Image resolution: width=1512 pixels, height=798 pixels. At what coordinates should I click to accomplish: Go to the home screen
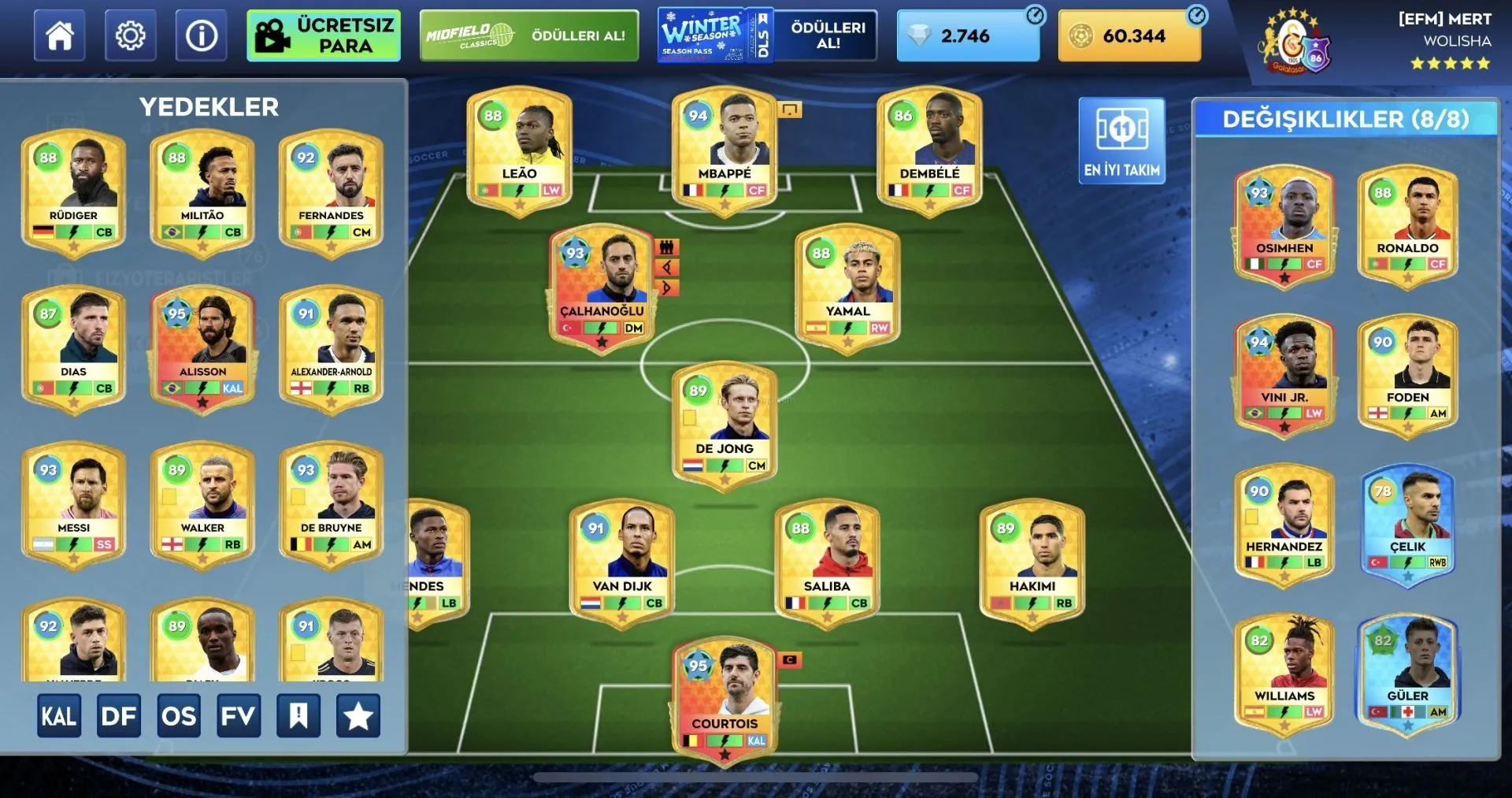coord(60,36)
